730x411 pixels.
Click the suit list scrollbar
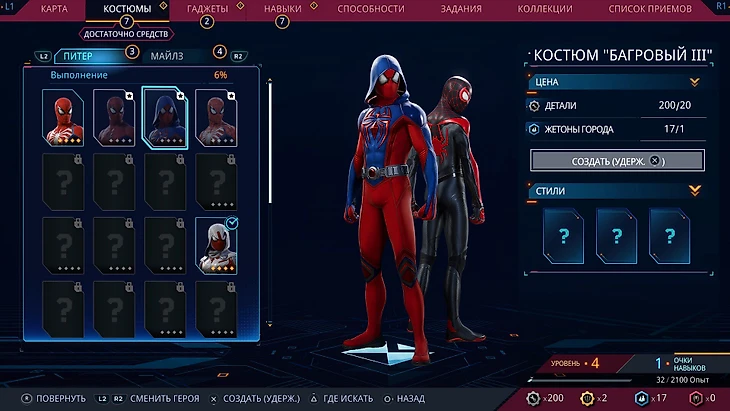270,200
